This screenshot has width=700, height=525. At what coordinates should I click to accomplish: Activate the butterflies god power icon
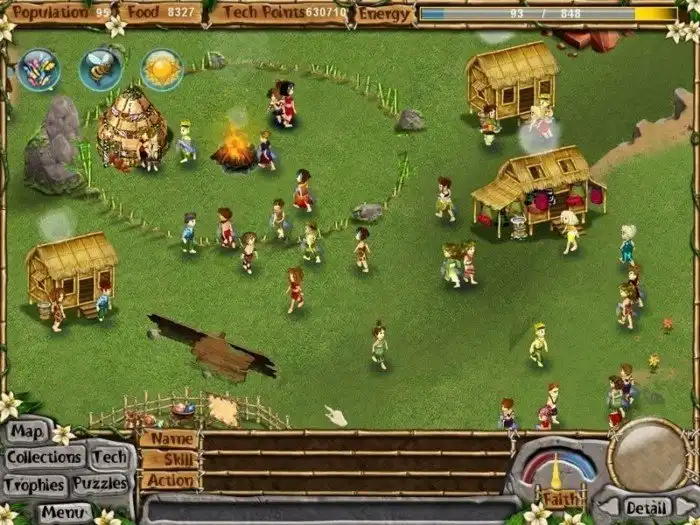pyautogui.click(x=39, y=69)
